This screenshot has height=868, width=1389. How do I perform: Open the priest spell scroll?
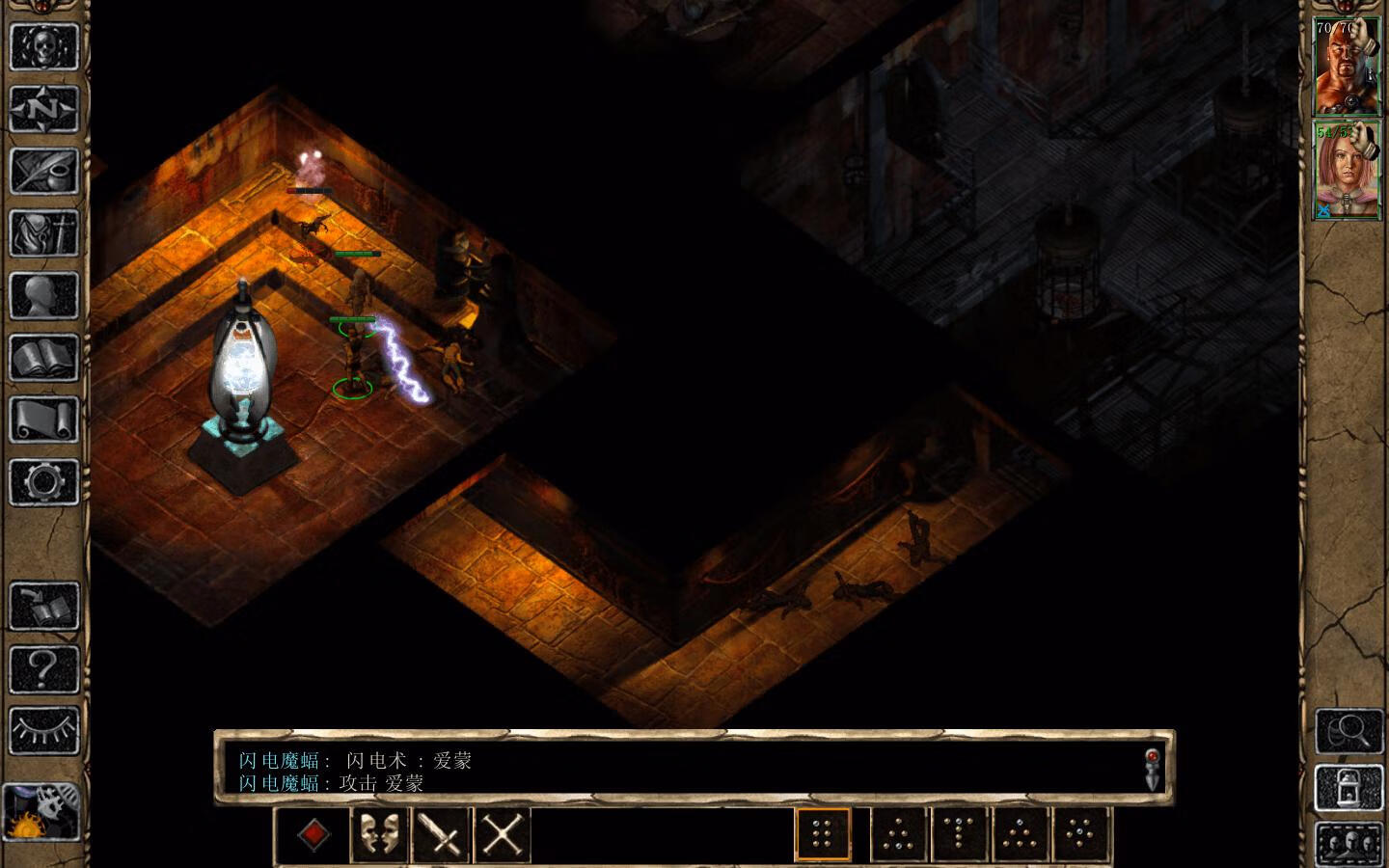(43, 420)
